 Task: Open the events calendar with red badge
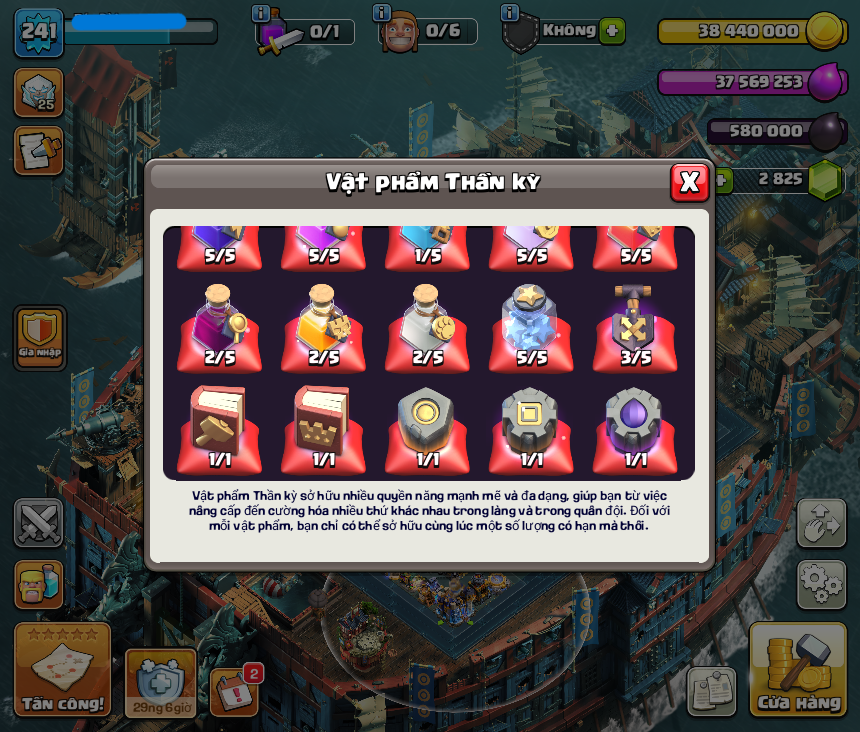(x=236, y=691)
